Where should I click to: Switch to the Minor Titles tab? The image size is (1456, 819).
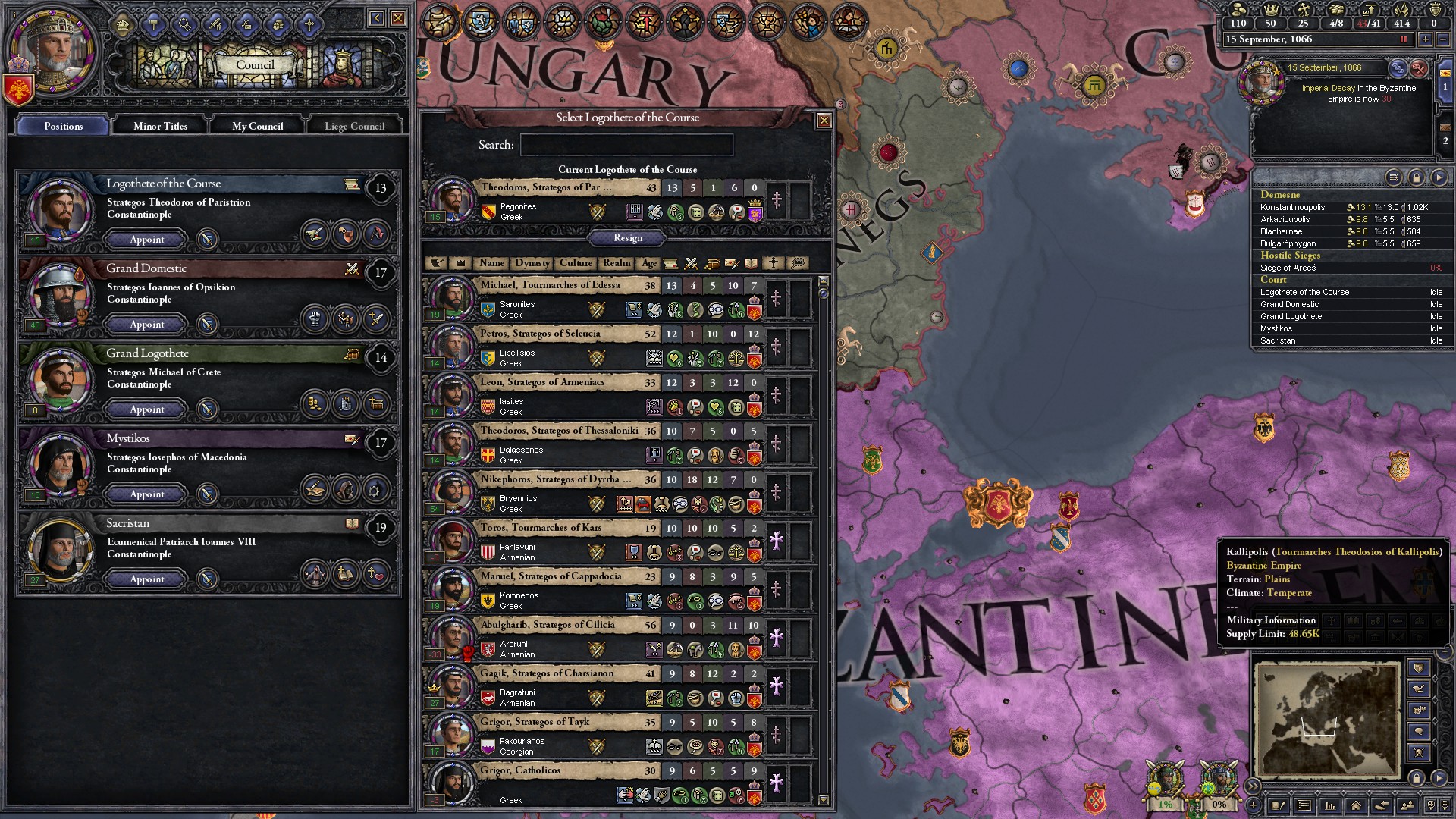160,126
